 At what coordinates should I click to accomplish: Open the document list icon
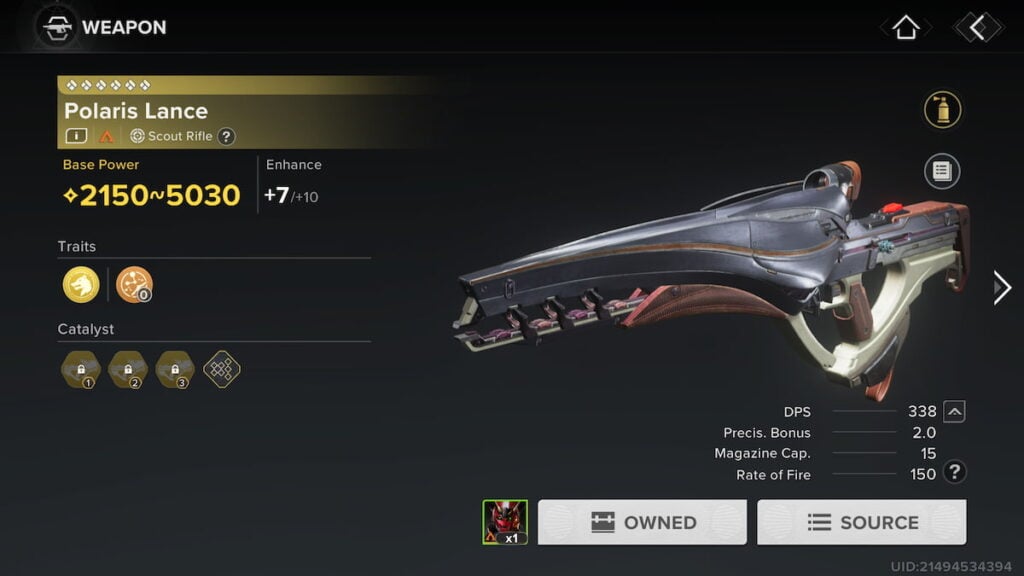click(942, 171)
